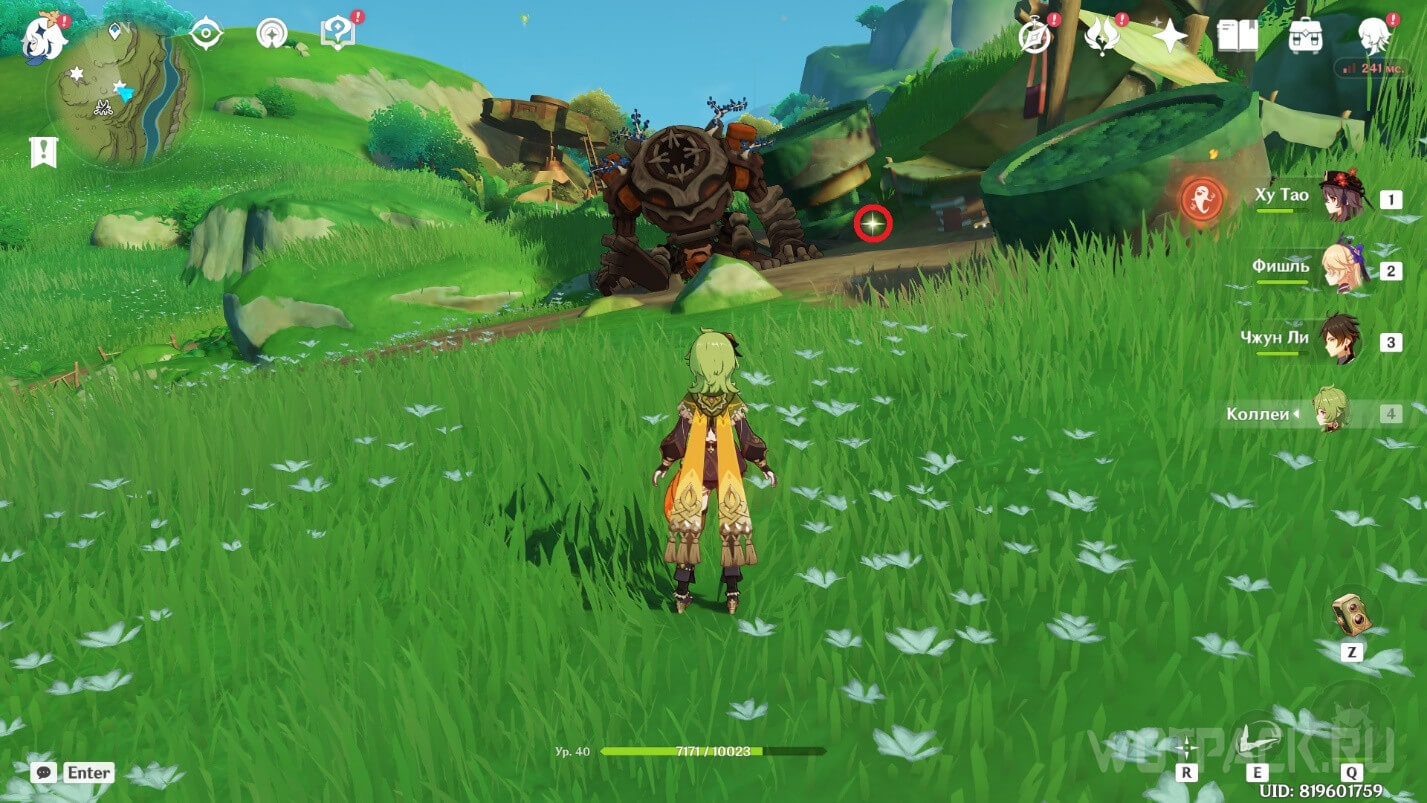Open the Wish star icon
The image size is (1427, 803).
click(x=1169, y=36)
